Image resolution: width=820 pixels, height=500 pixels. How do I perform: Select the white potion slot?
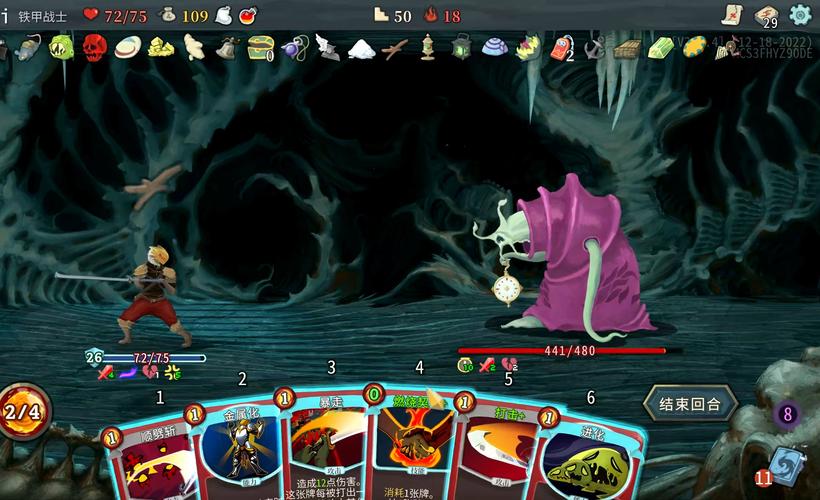[223, 15]
